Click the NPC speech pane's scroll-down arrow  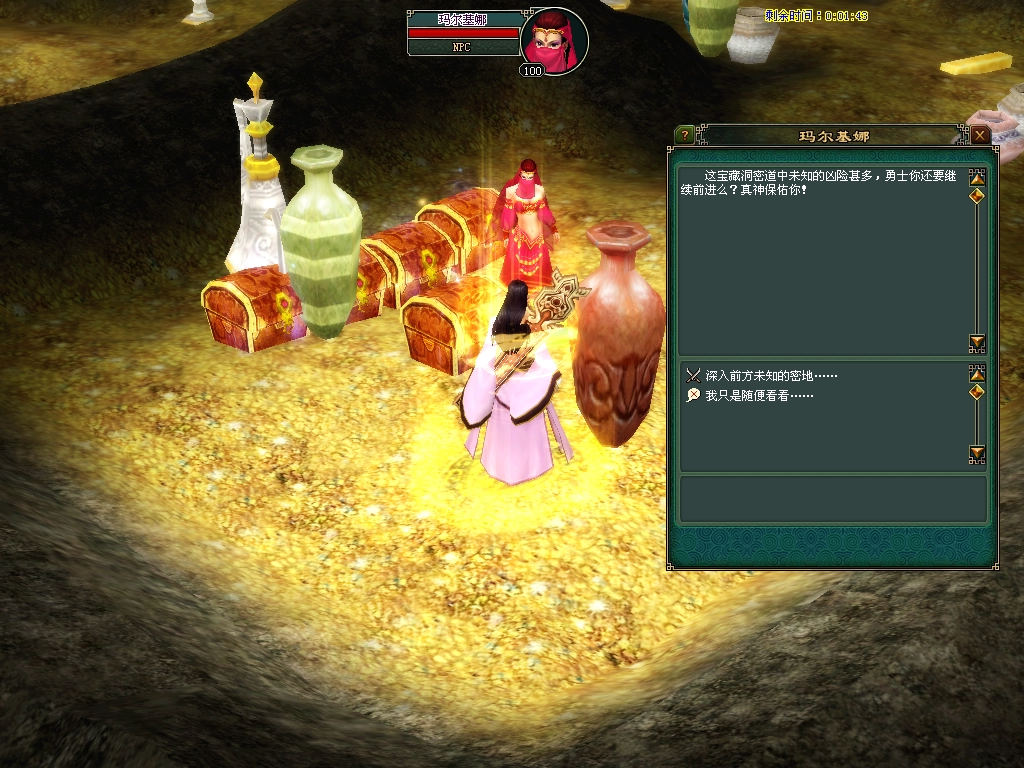click(977, 343)
